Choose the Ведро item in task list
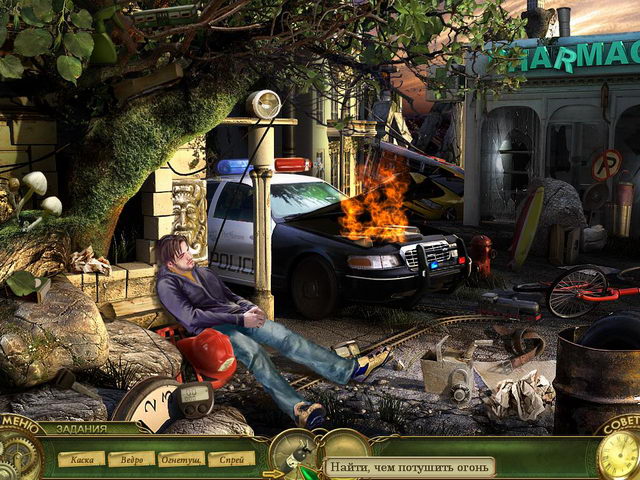 [x=131, y=459]
